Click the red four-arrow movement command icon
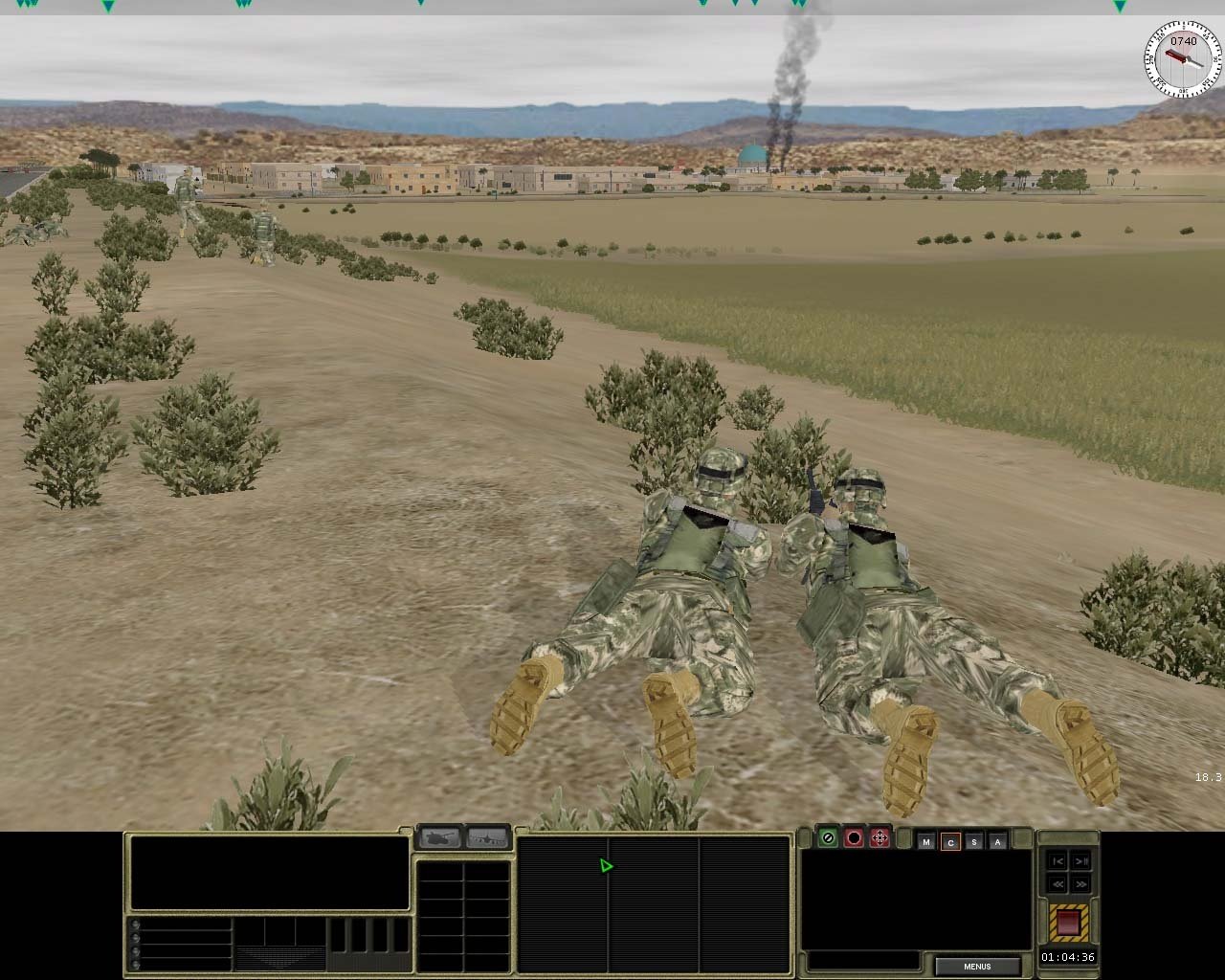Screen dimensions: 1225x980 (x=880, y=838)
